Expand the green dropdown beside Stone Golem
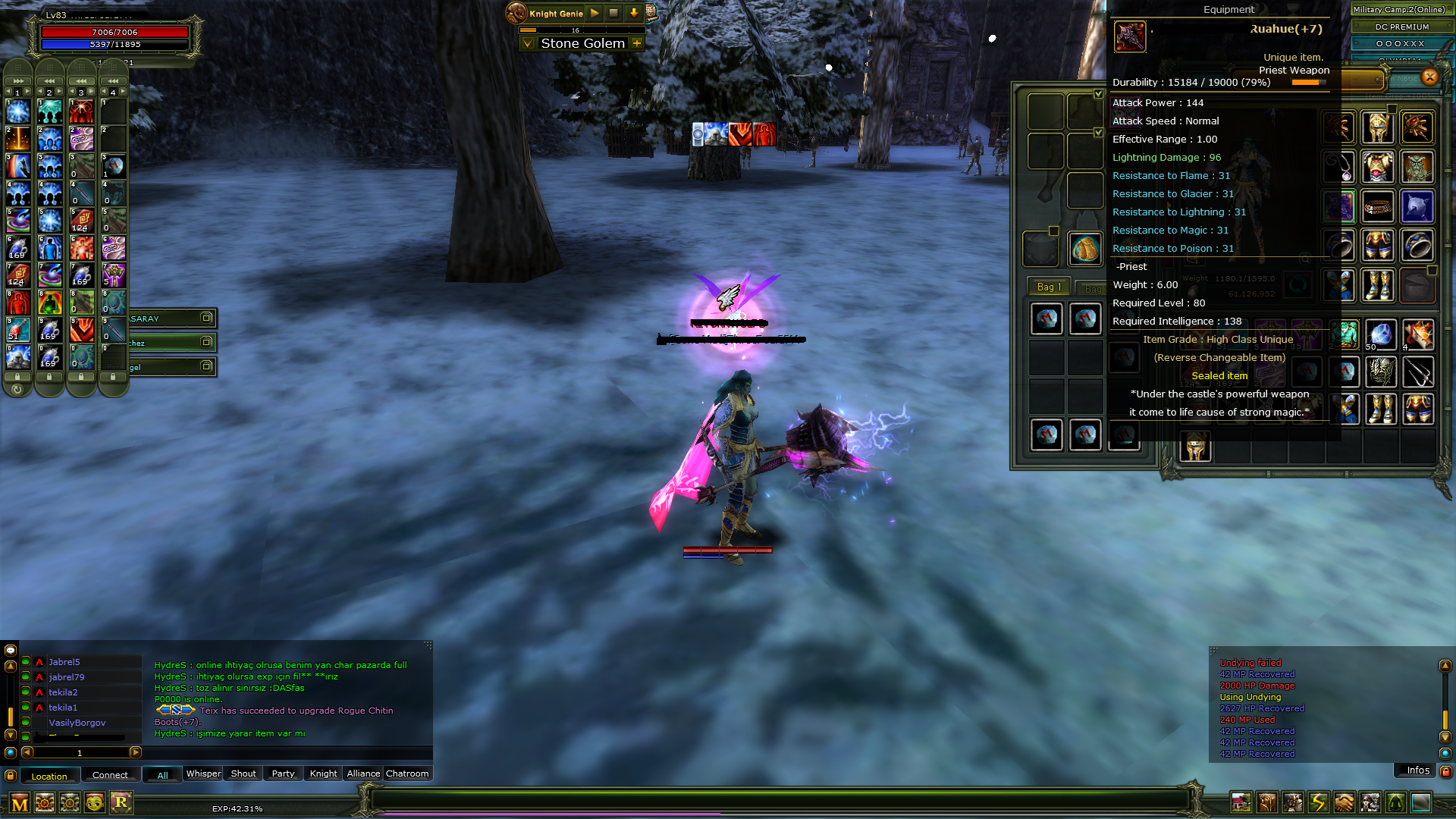The height and width of the screenshot is (819, 1456). click(x=527, y=43)
